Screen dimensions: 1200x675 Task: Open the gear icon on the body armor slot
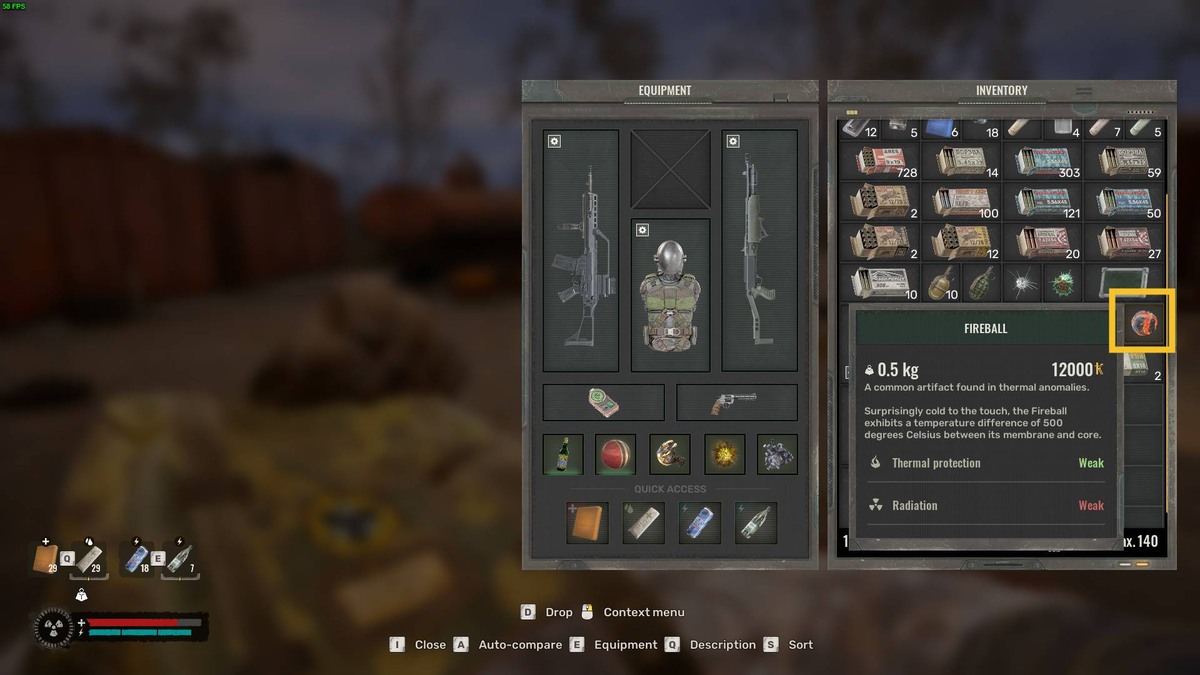641,230
